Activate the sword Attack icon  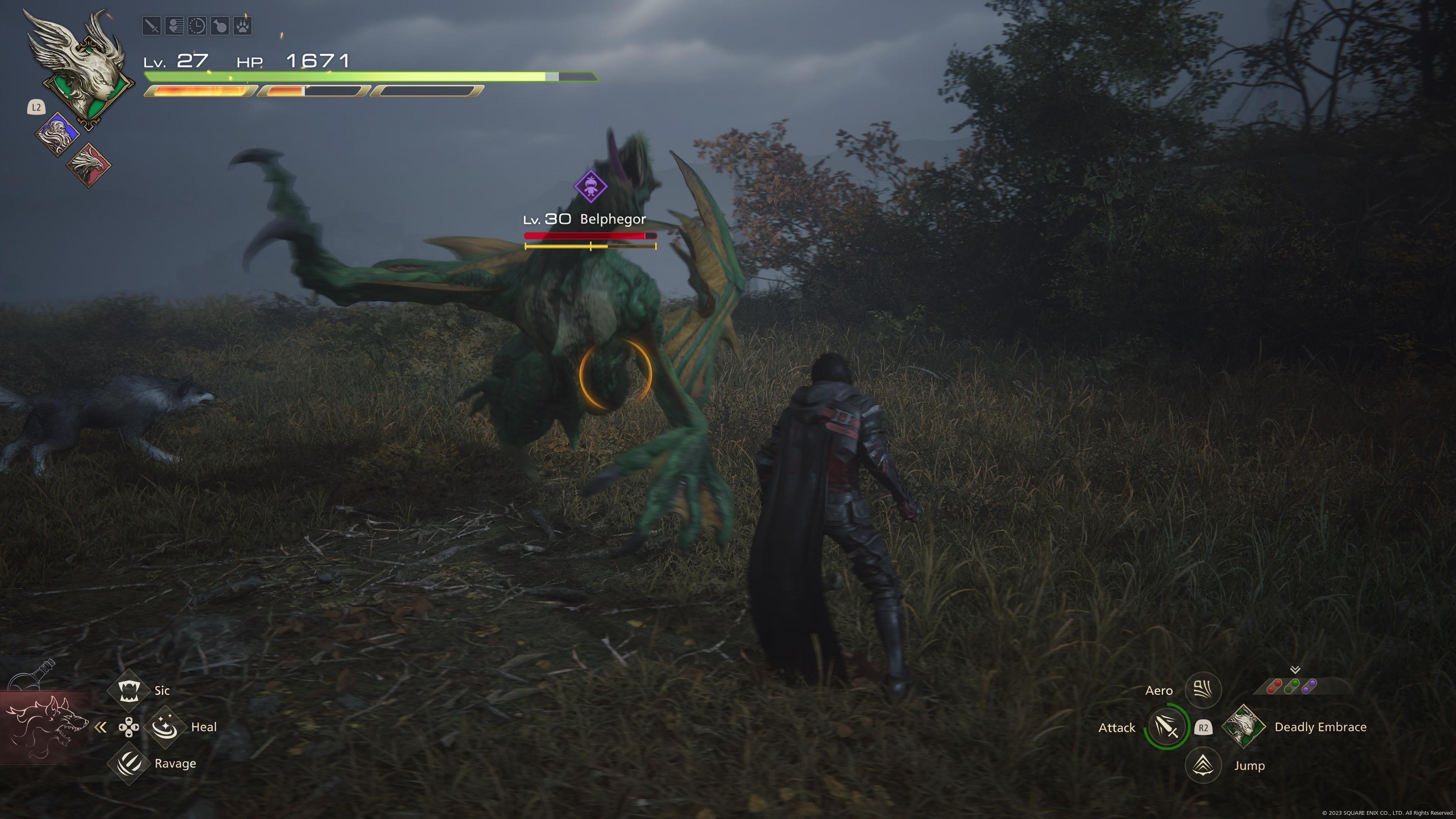click(1167, 727)
